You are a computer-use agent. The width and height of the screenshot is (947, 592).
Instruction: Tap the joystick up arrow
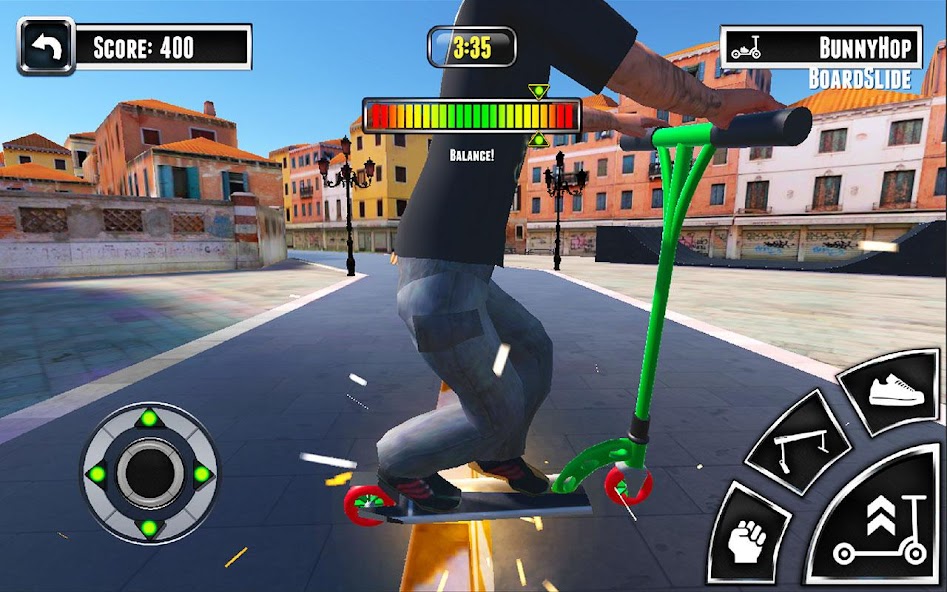pos(149,417)
